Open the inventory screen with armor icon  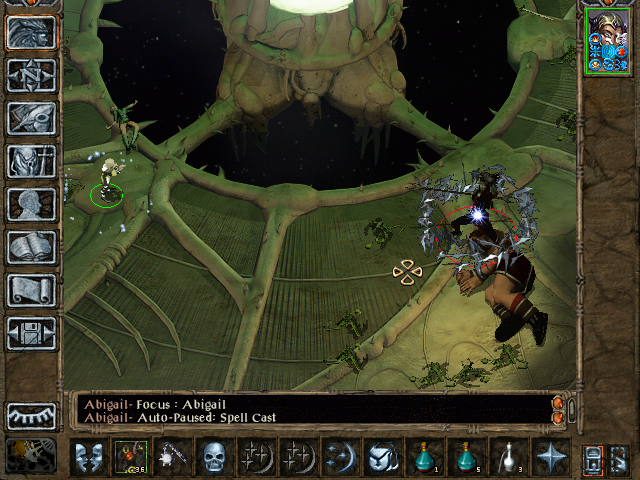(32, 161)
